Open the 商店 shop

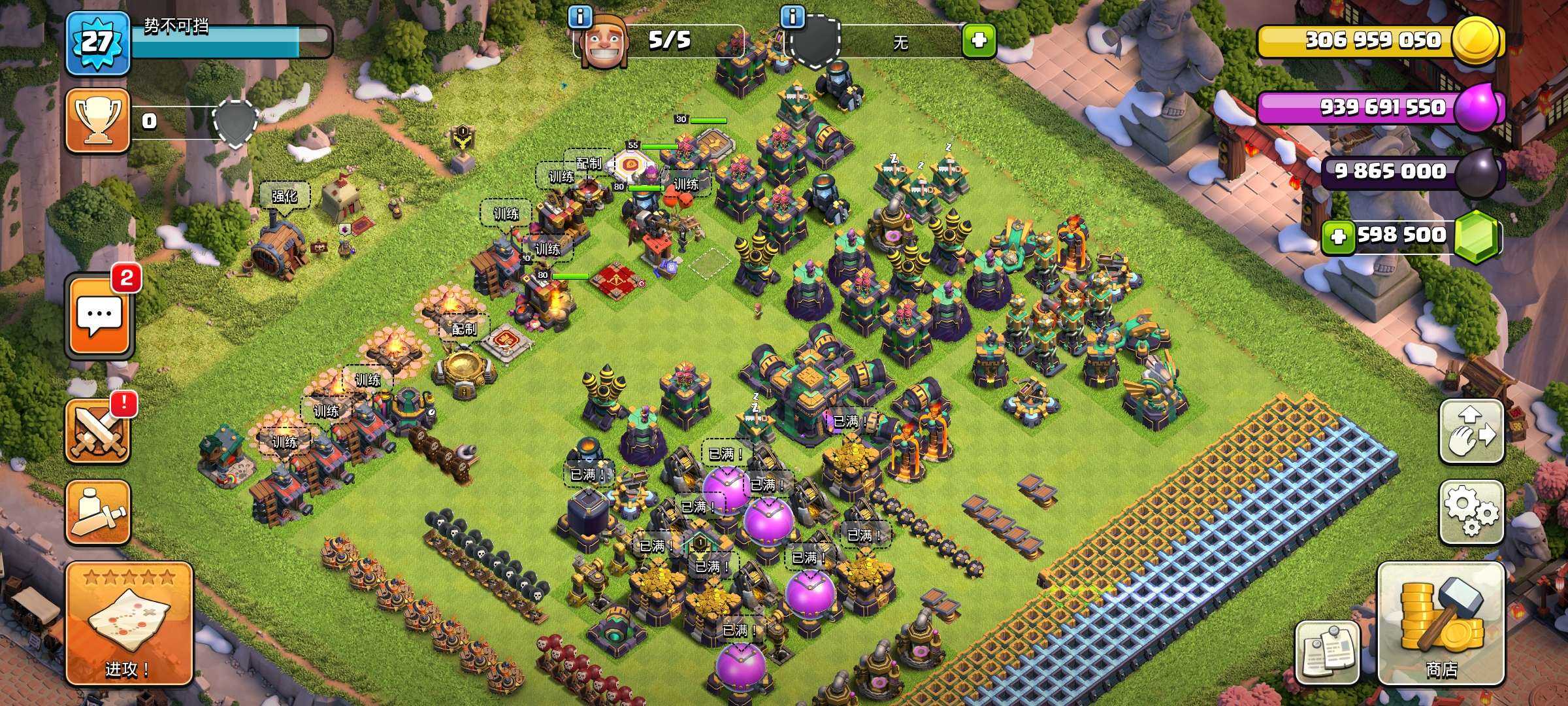[1441, 624]
